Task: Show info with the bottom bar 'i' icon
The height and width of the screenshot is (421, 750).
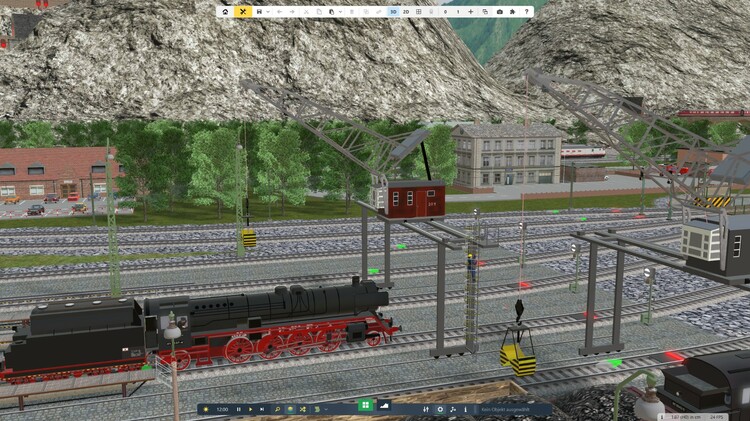Action: click(465, 409)
